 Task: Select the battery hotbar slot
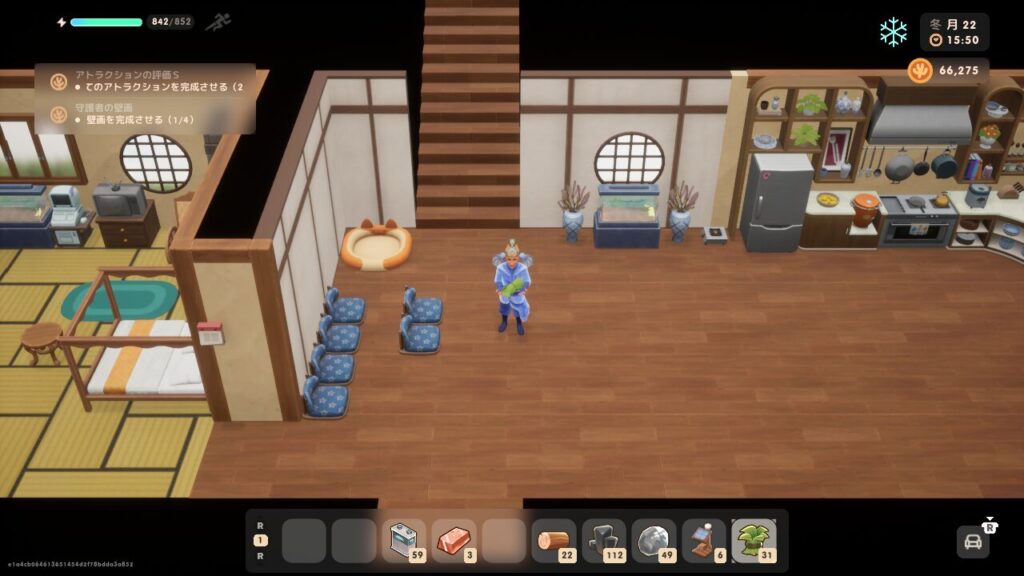coord(403,540)
